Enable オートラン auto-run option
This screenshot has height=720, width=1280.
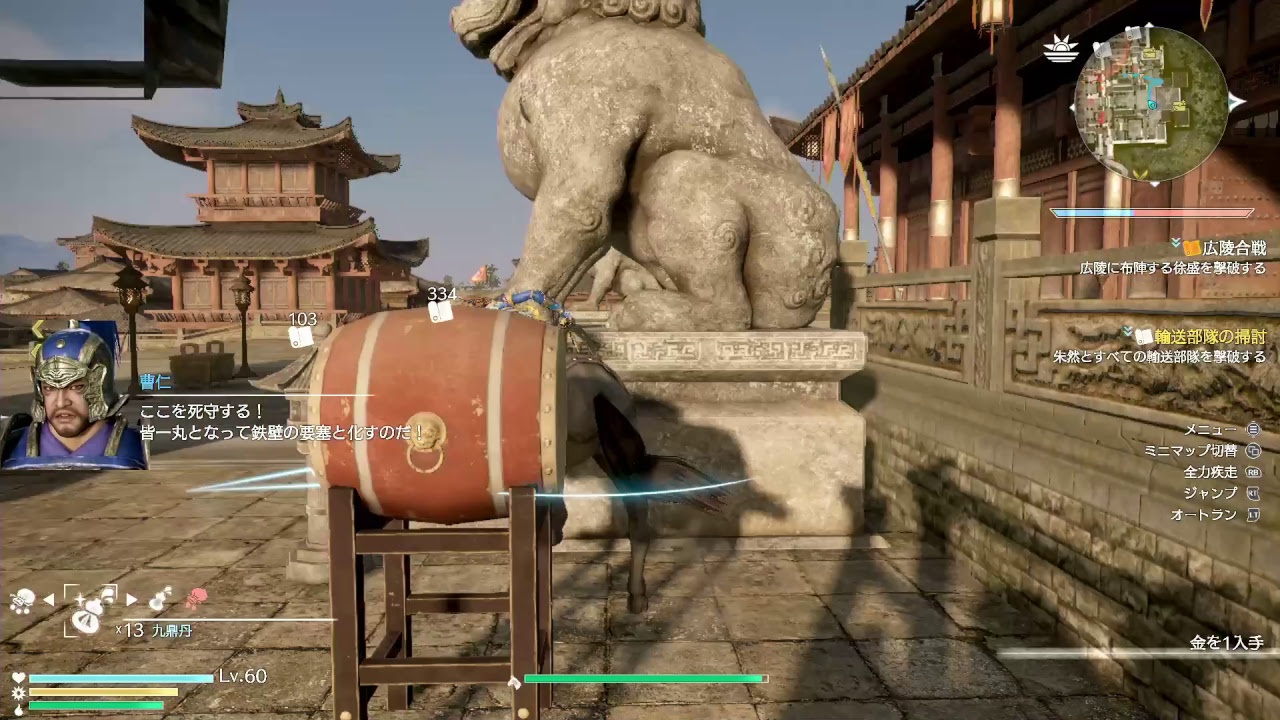point(1253,514)
